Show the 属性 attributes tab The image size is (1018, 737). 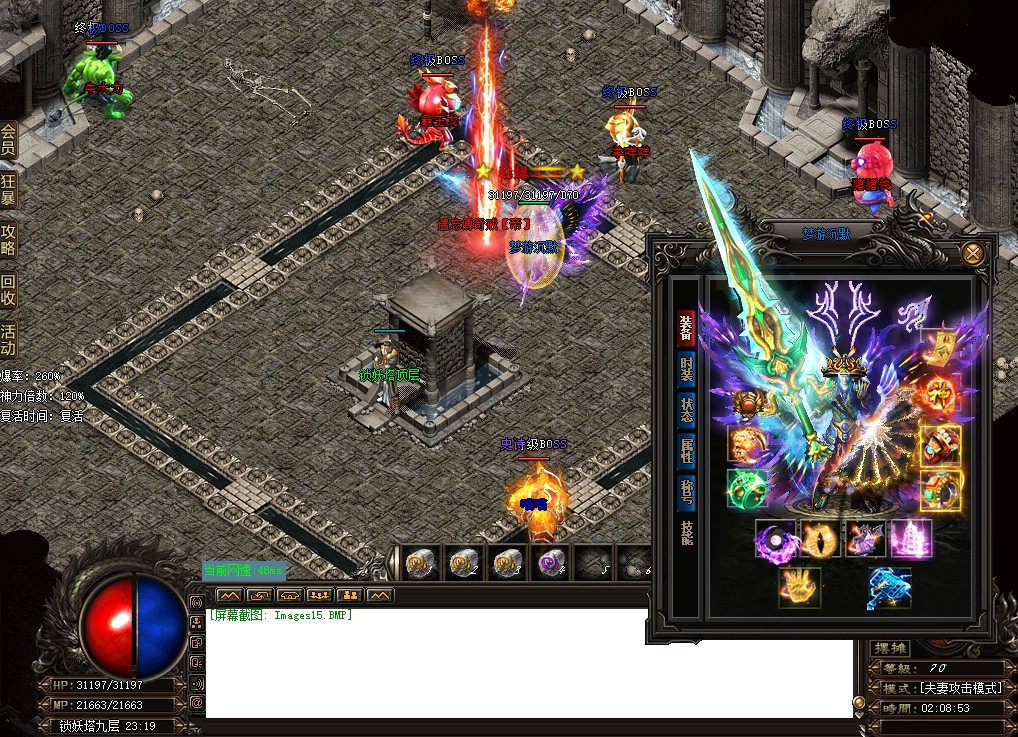coord(687,453)
